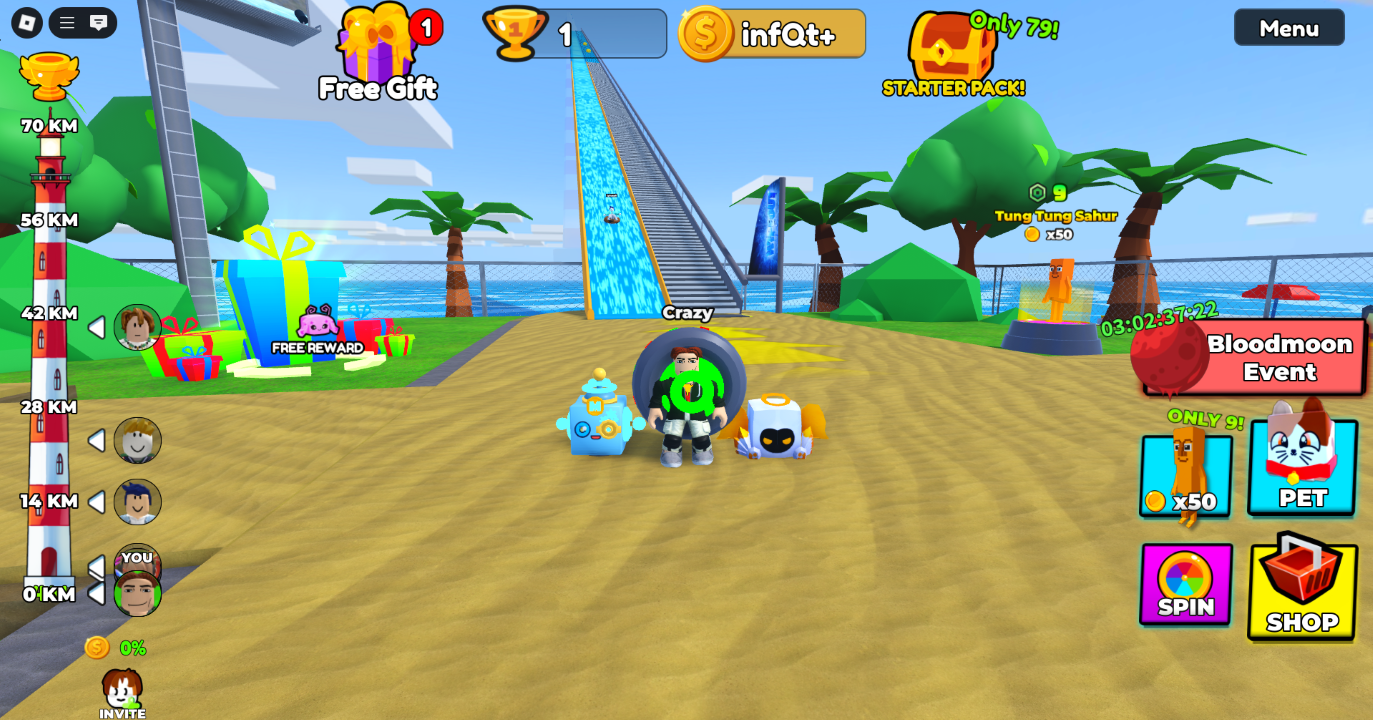The image size is (1373, 720).
Task: Claim the Free Gift box
Action: click(x=376, y=52)
